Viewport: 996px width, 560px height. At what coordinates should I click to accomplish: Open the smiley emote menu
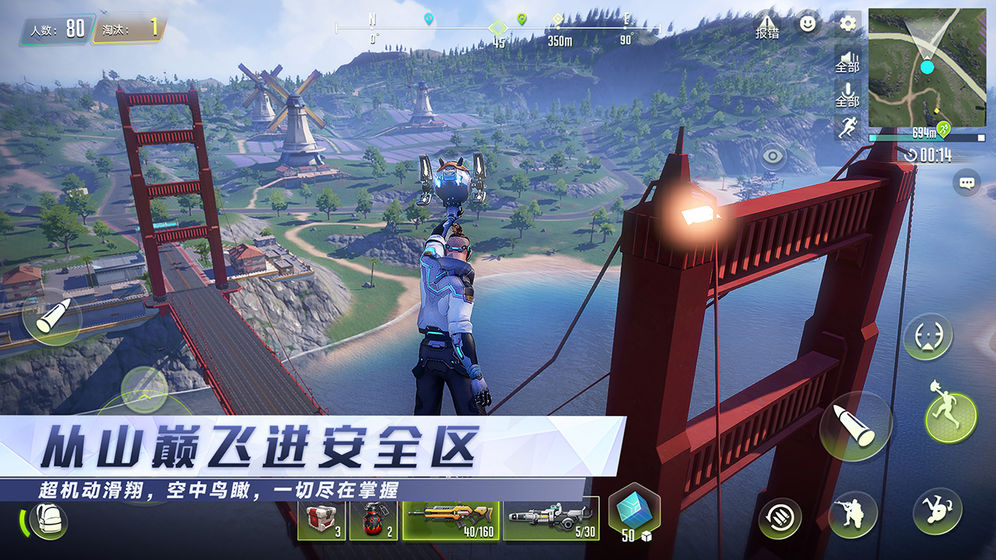coord(808,23)
